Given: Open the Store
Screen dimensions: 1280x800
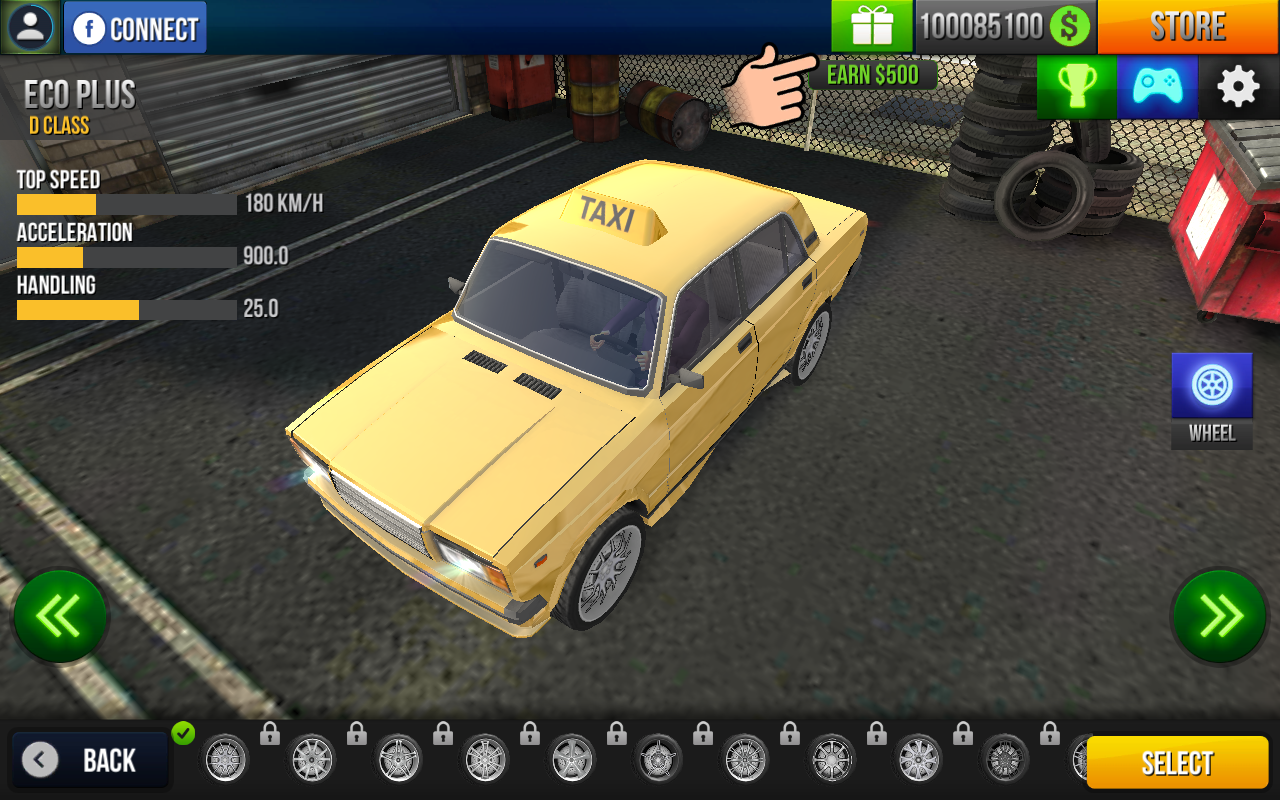Looking at the screenshot, I should 1188,27.
